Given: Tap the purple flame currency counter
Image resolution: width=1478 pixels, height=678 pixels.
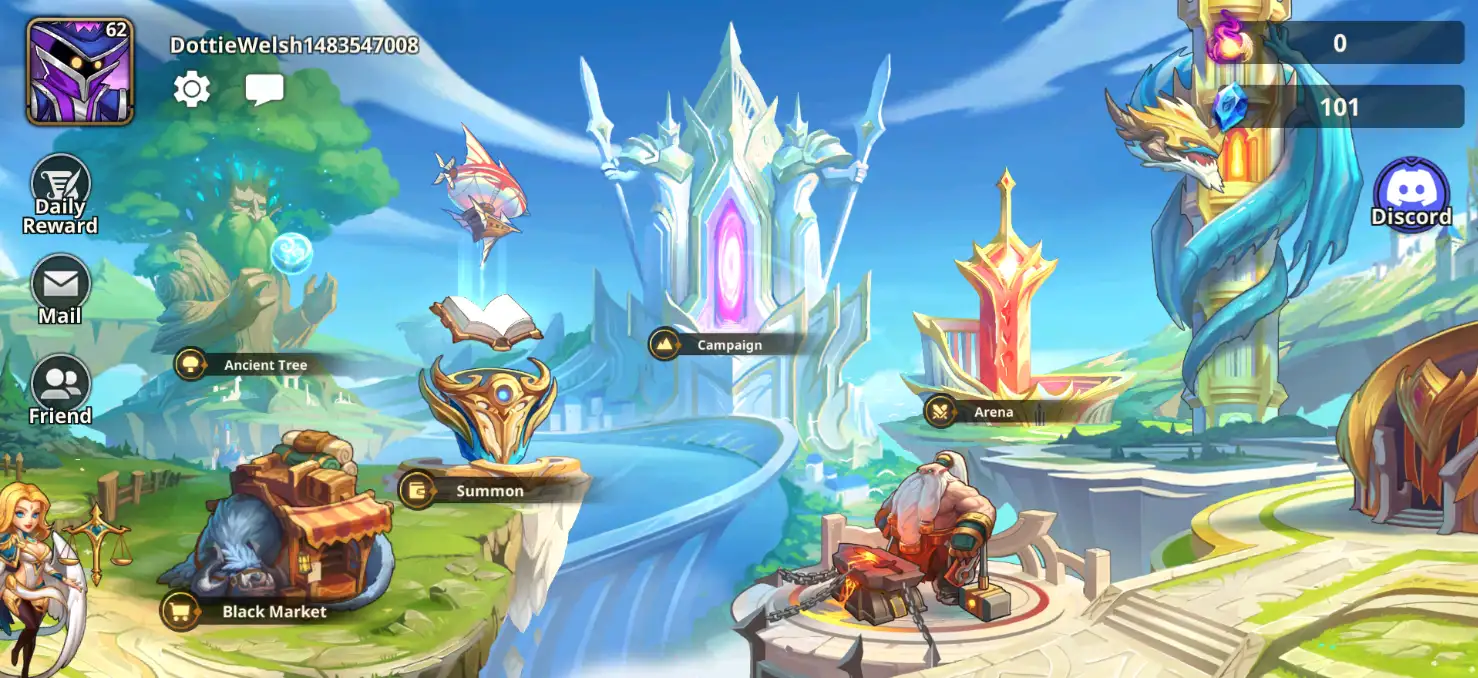Looking at the screenshot, I should coord(1337,43).
